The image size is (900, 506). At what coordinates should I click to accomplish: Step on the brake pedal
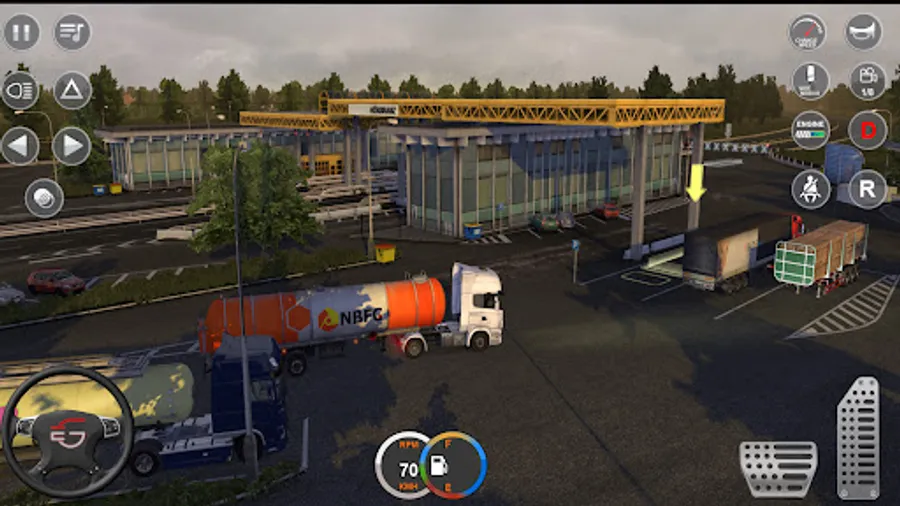(778, 468)
